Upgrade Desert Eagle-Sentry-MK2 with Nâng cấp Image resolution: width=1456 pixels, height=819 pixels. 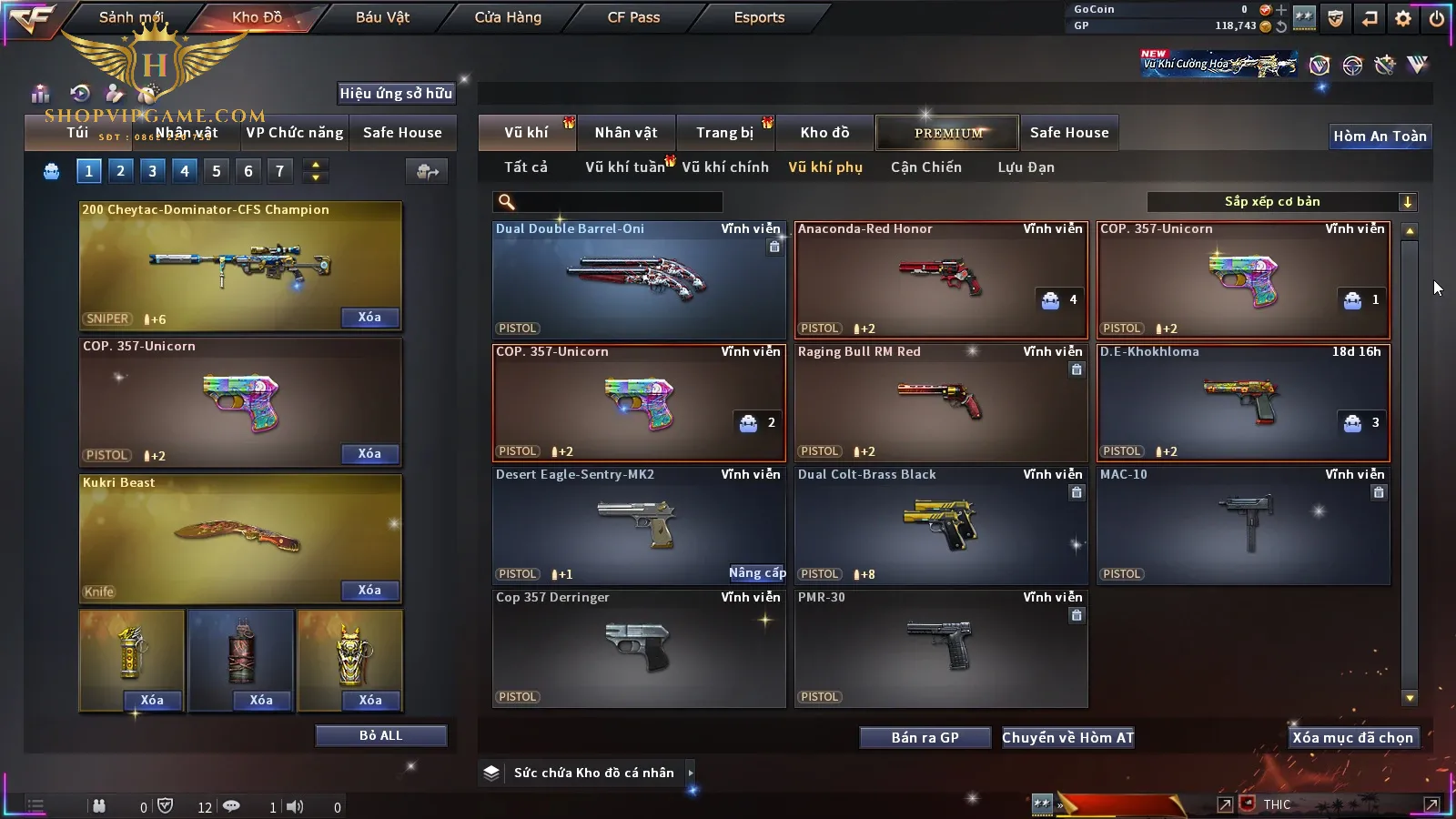757,572
